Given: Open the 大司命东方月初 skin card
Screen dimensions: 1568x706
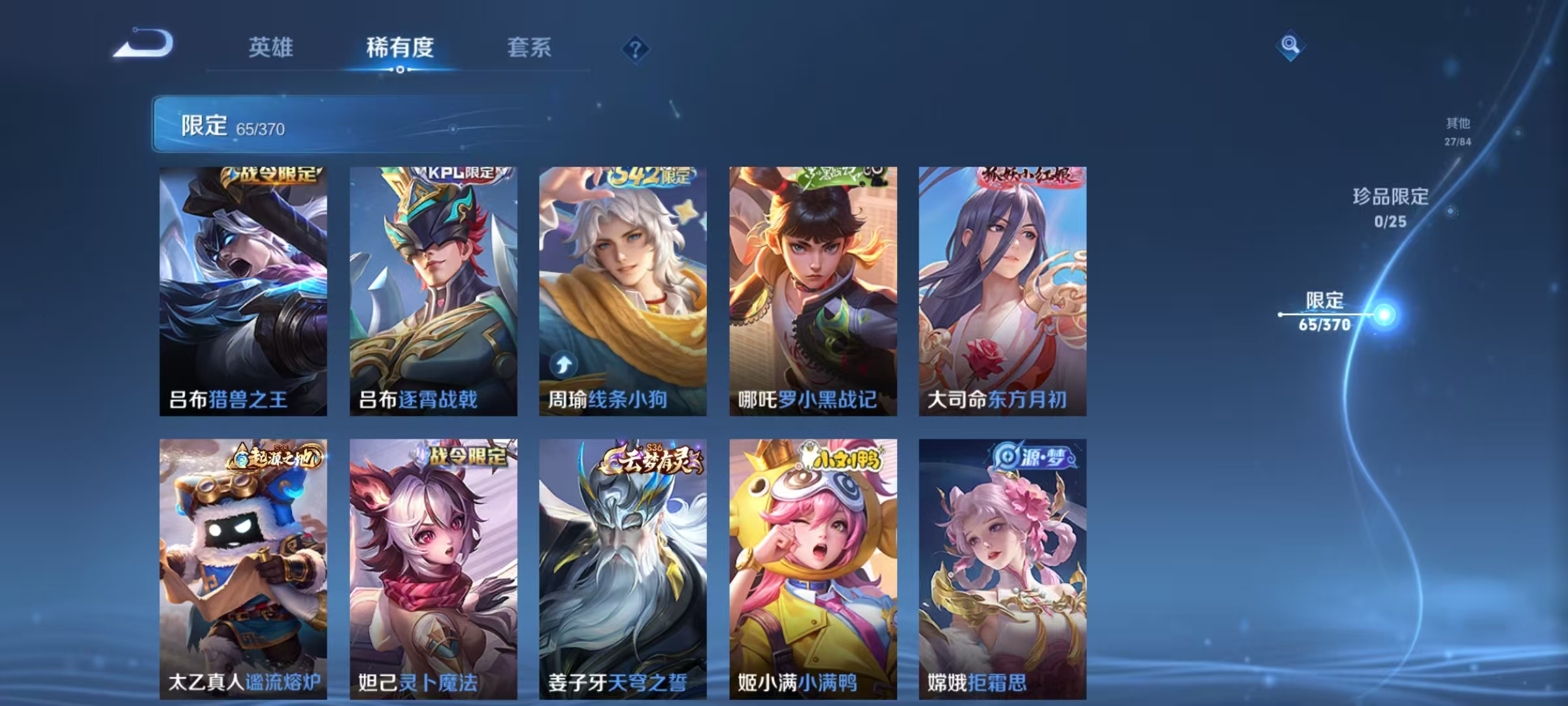Looking at the screenshot, I should 1002,288.
